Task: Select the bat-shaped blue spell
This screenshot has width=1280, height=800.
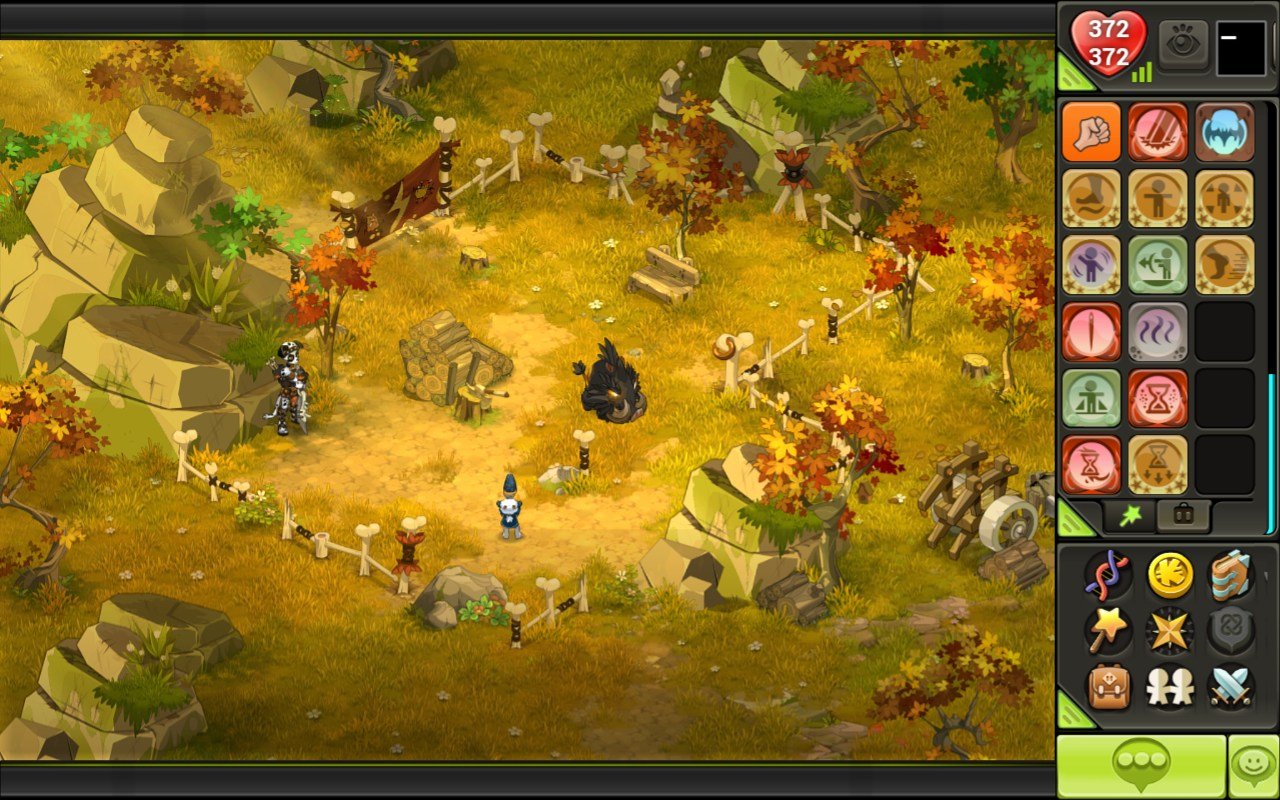Action: pyautogui.click(x=1225, y=133)
